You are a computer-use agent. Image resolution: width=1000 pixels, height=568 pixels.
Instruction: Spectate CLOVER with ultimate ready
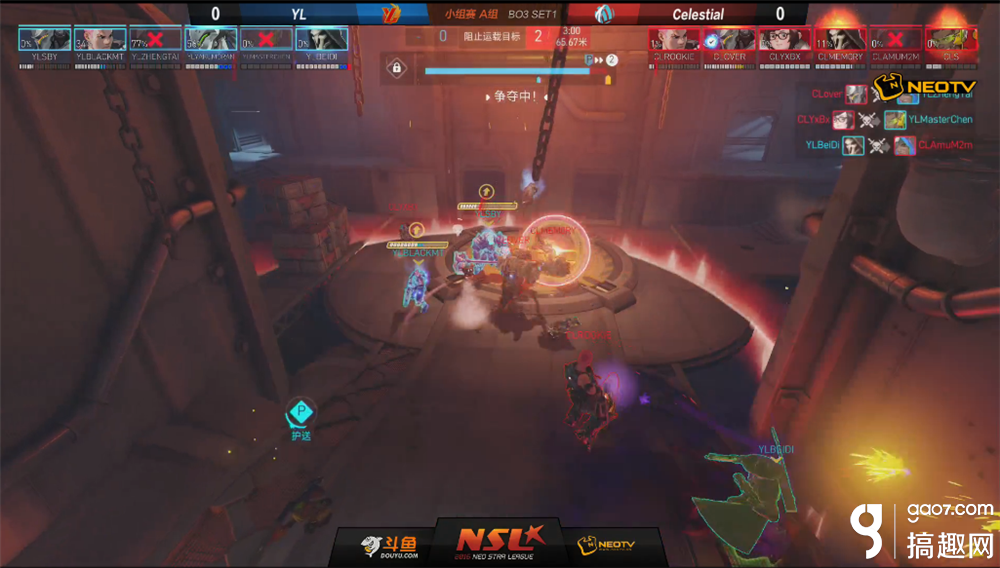pos(729,39)
